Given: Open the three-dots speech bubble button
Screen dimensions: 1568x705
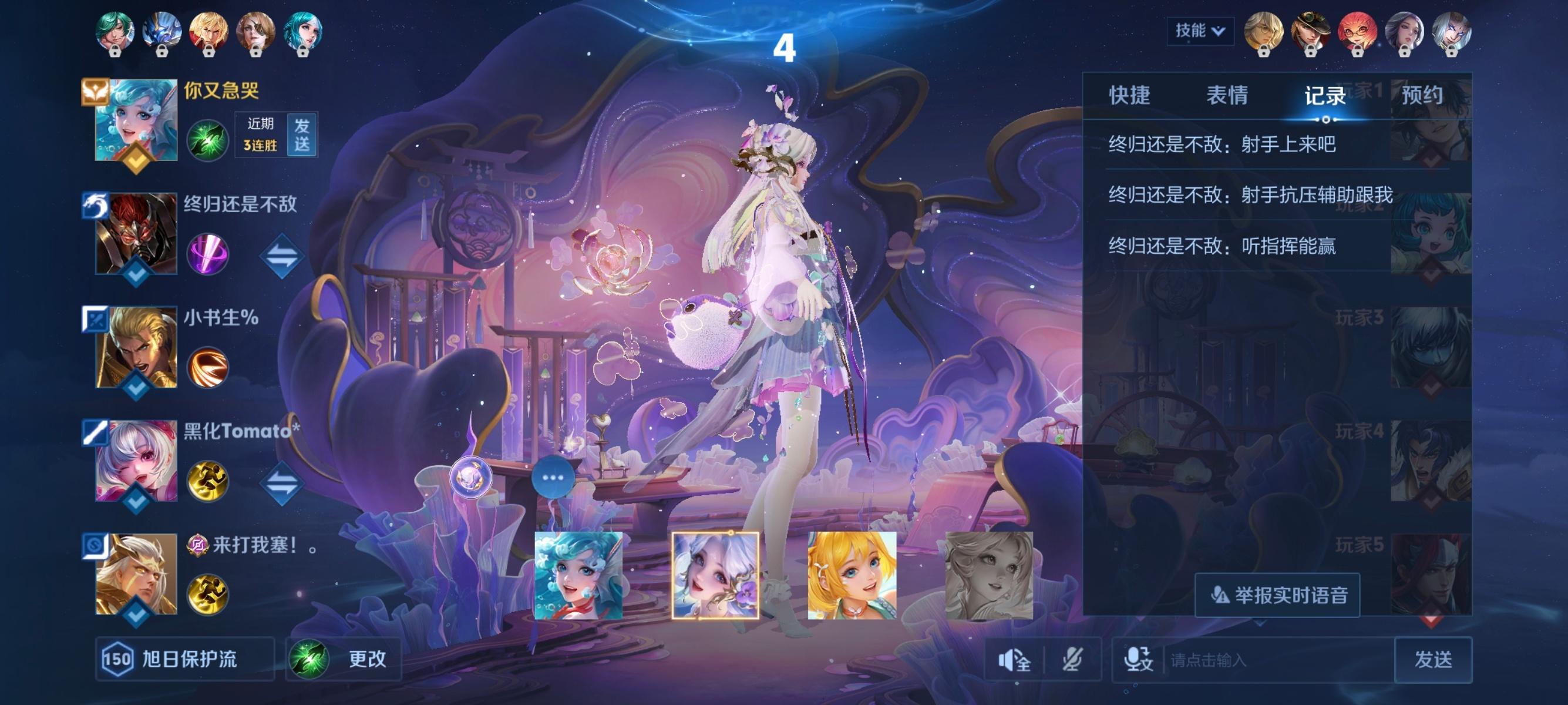Looking at the screenshot, I should point(553,477).
